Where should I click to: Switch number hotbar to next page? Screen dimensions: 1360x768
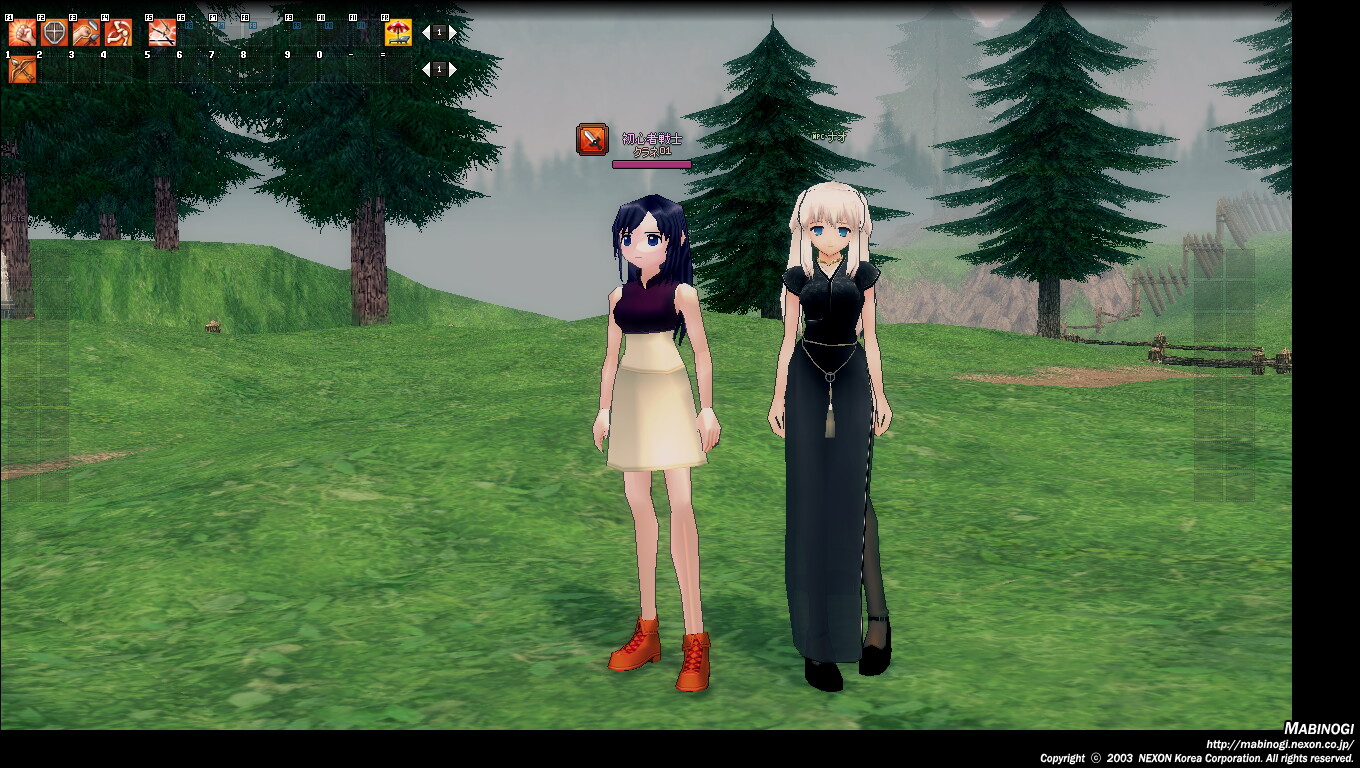[453, 70]
